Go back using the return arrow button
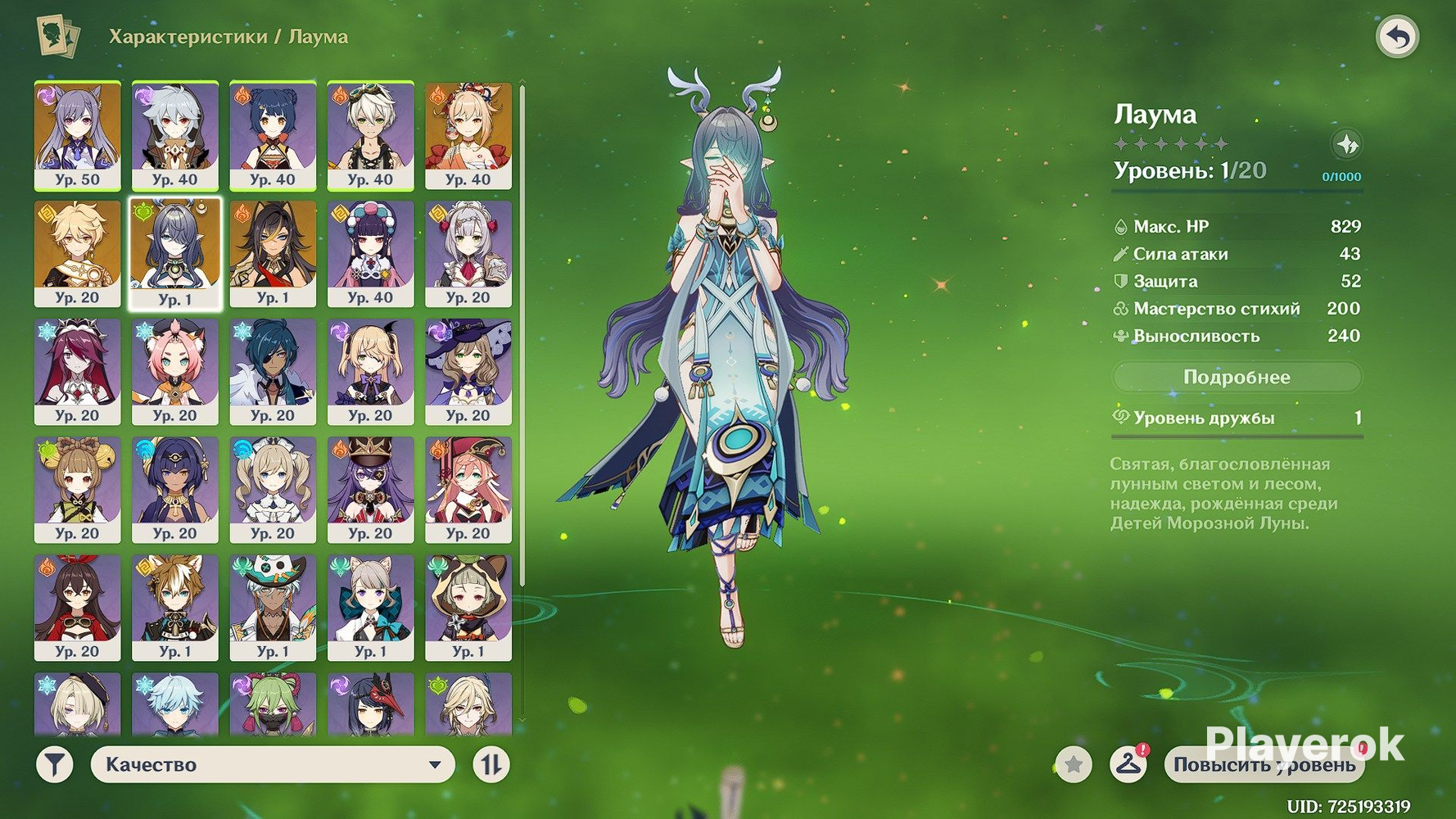The width and height of the screenshot is (1456, 819). pyautogui.click(x=1397, y=37)
